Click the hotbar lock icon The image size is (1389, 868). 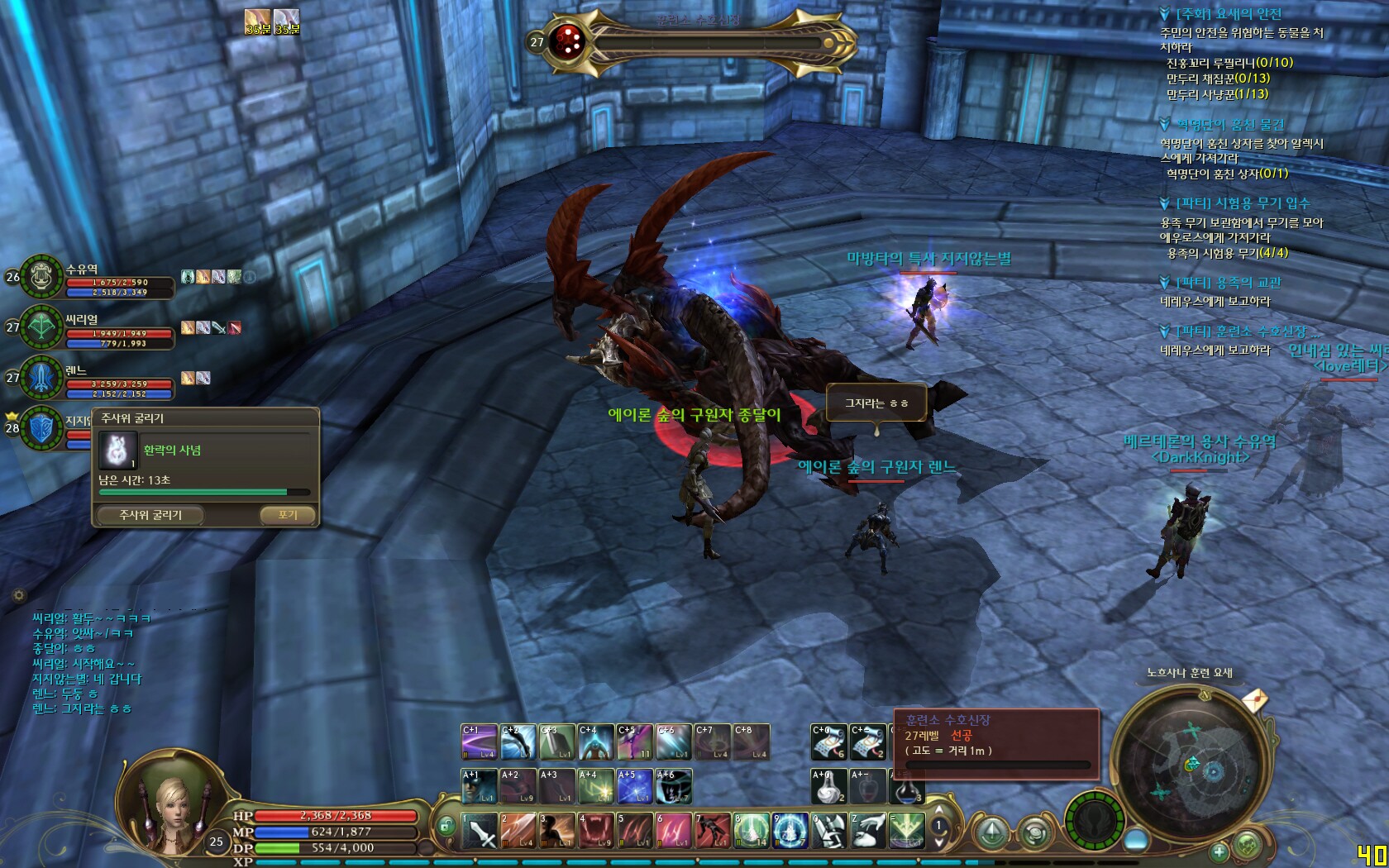446,825
